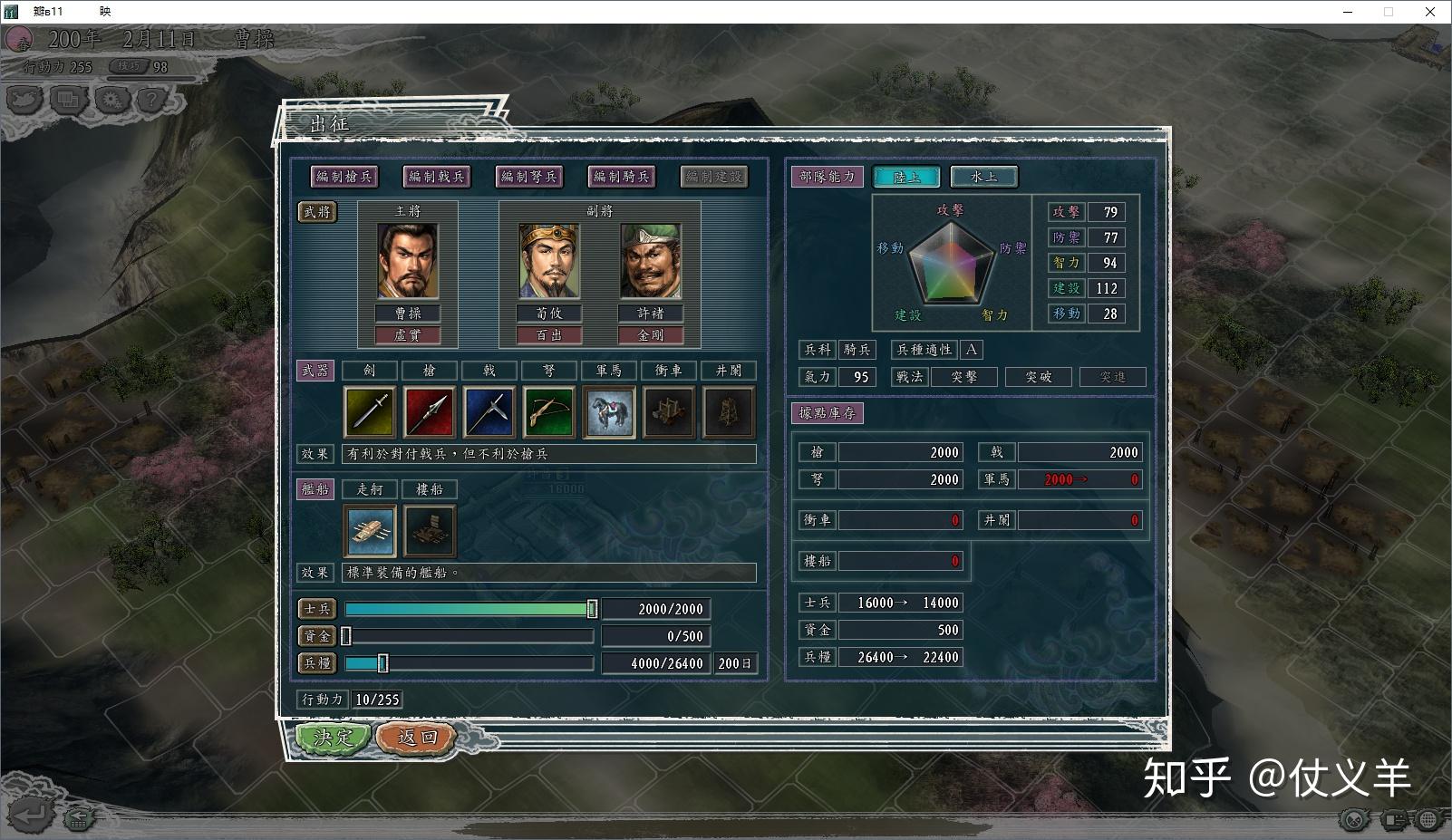Select deputy general 許褚 portrait
The image size is (1452, 840).
click(651, 262)
